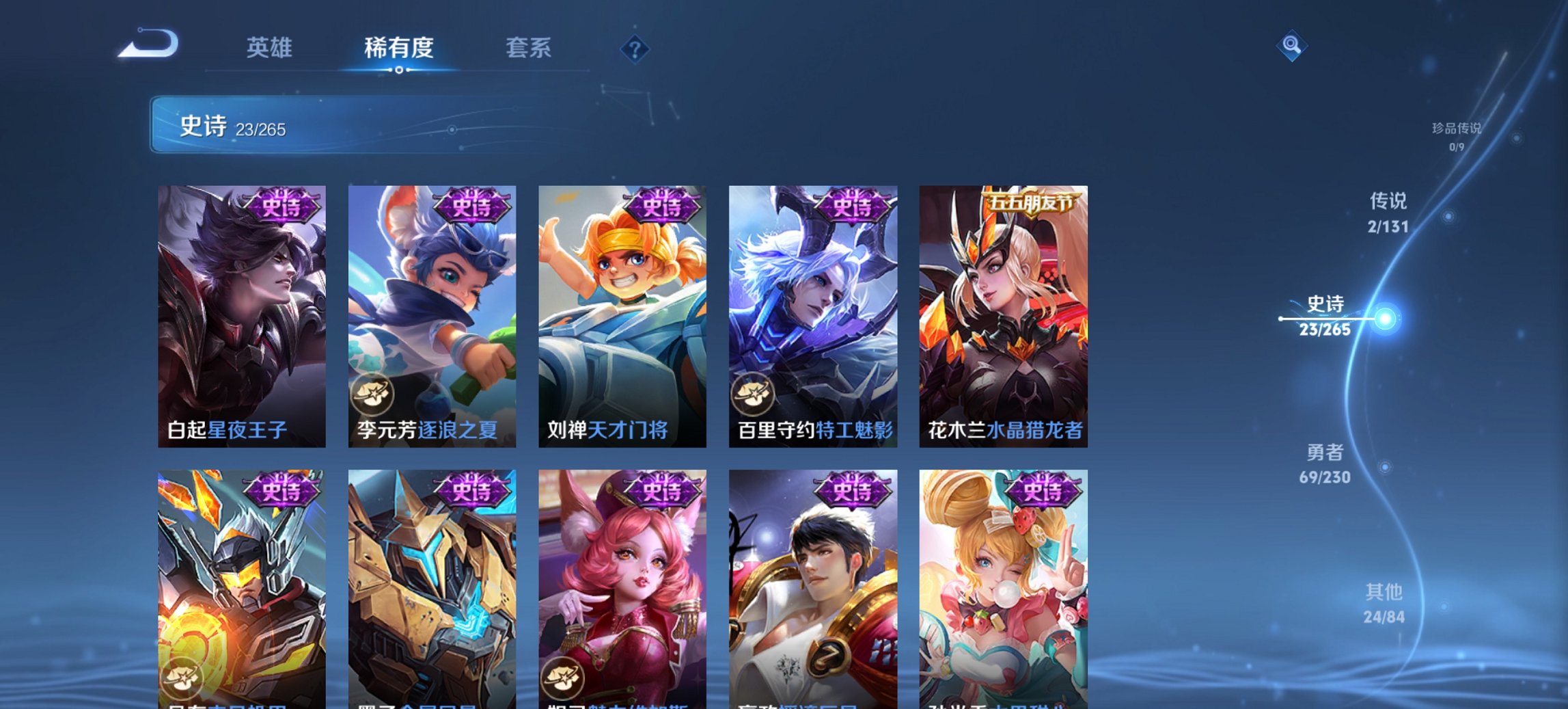
Task: Click the question mark help icon
Action: [x=635, y=49]
